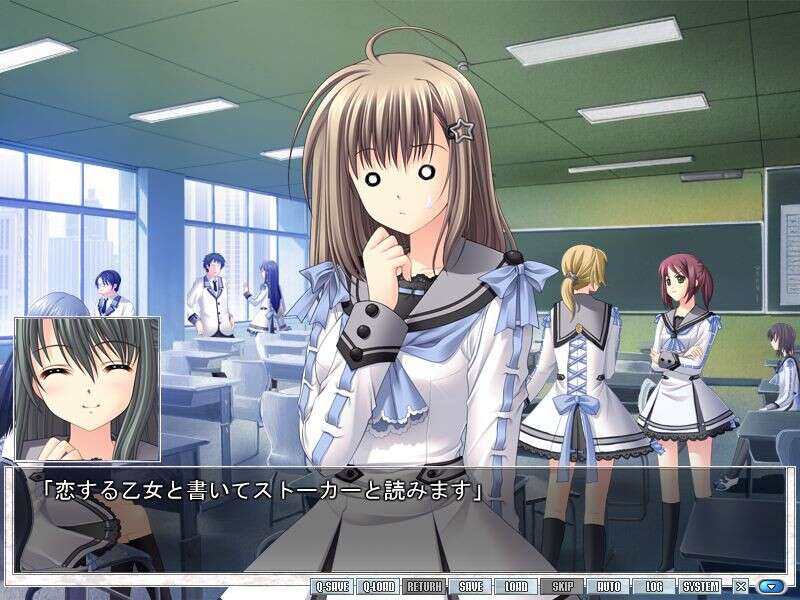The width and height of the screenshot is (800, 600).
Task: Show the dialogue LOG
Action: [655, 587]
